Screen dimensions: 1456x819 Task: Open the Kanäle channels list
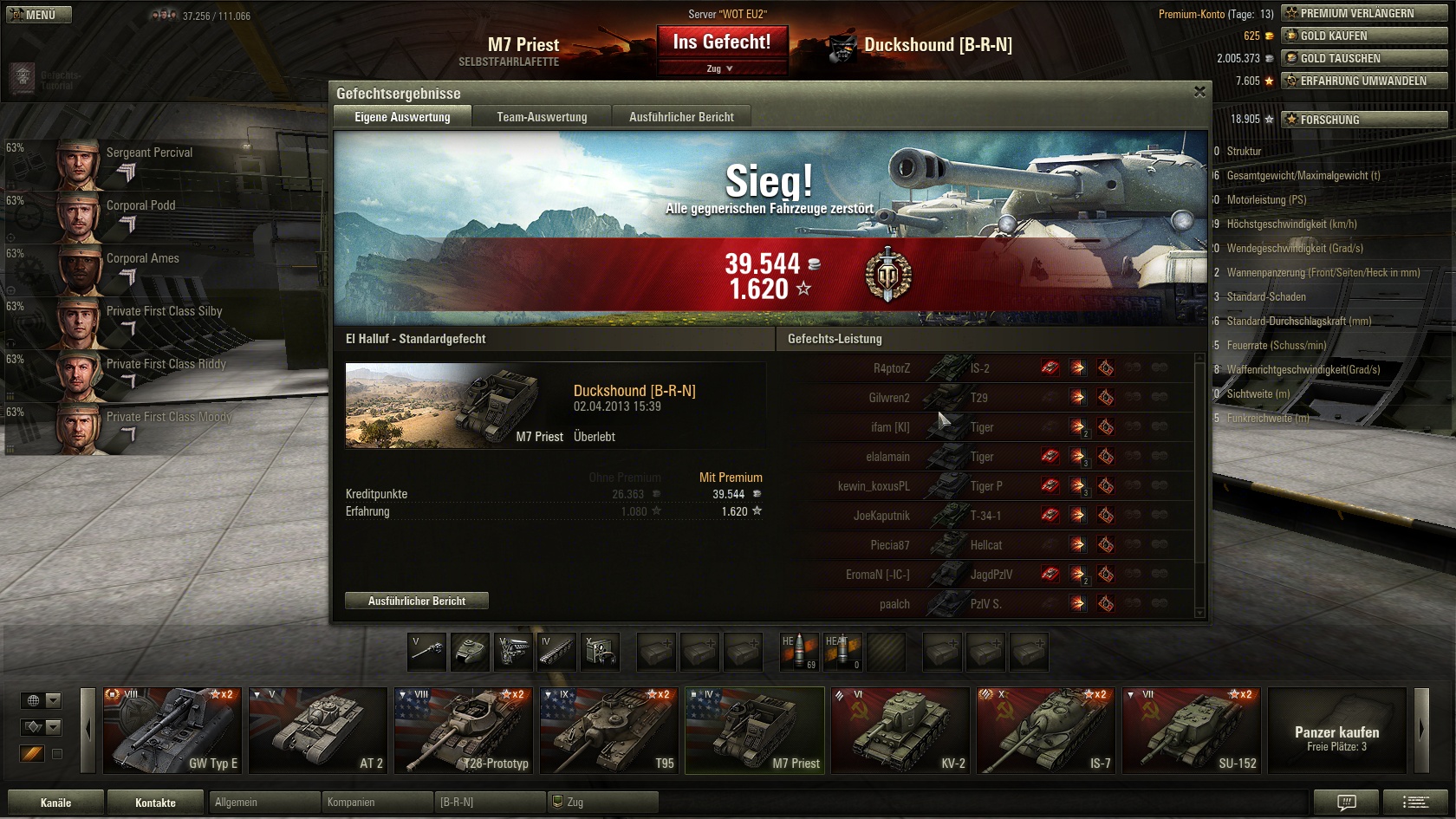pyautogui.click(x=55, y=803)
